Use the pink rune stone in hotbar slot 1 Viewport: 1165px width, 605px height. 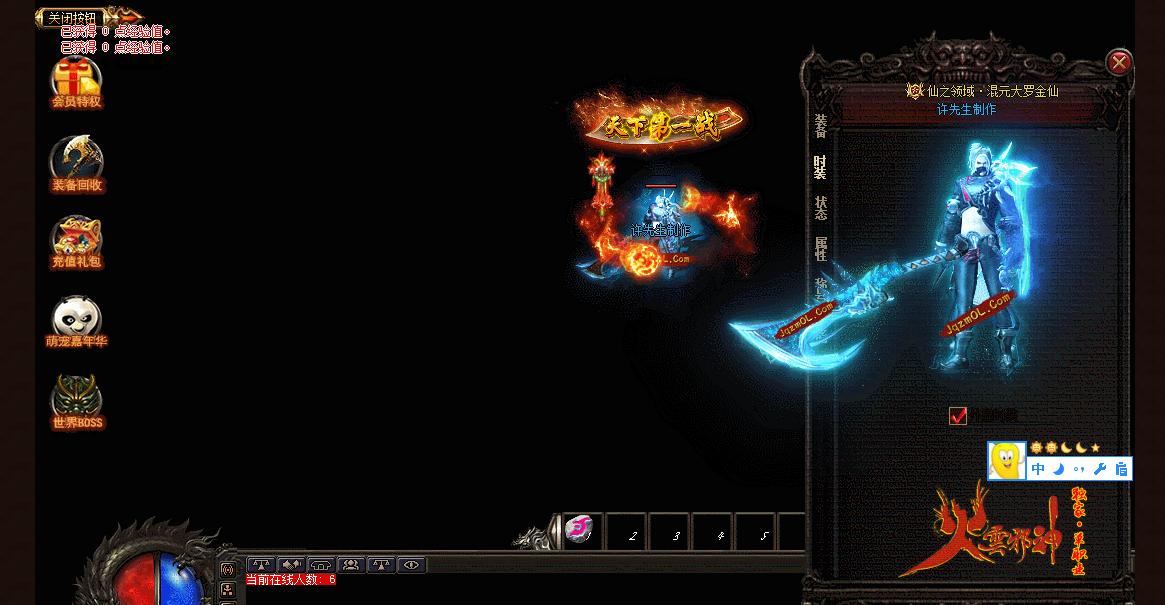click(580, 531)
